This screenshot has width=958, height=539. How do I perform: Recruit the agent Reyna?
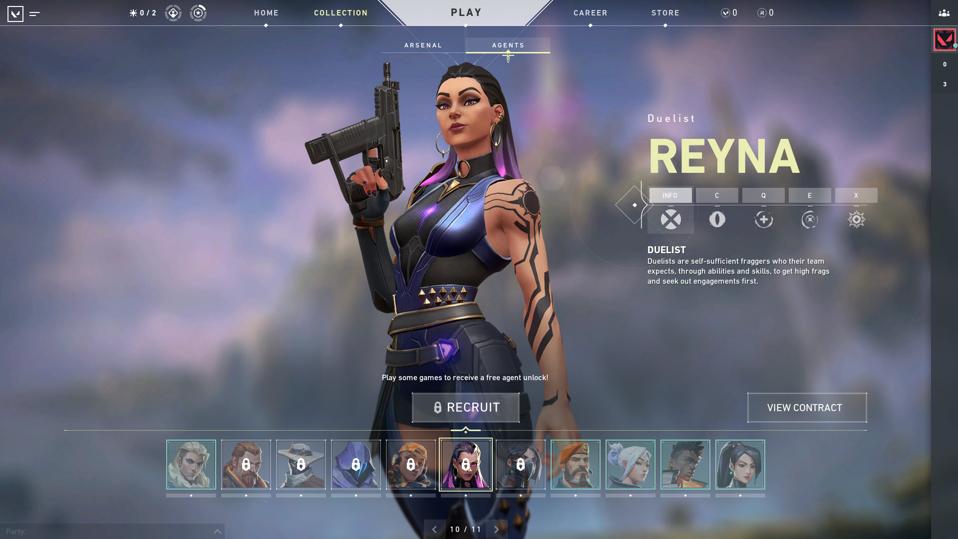(x=466, y=407)
